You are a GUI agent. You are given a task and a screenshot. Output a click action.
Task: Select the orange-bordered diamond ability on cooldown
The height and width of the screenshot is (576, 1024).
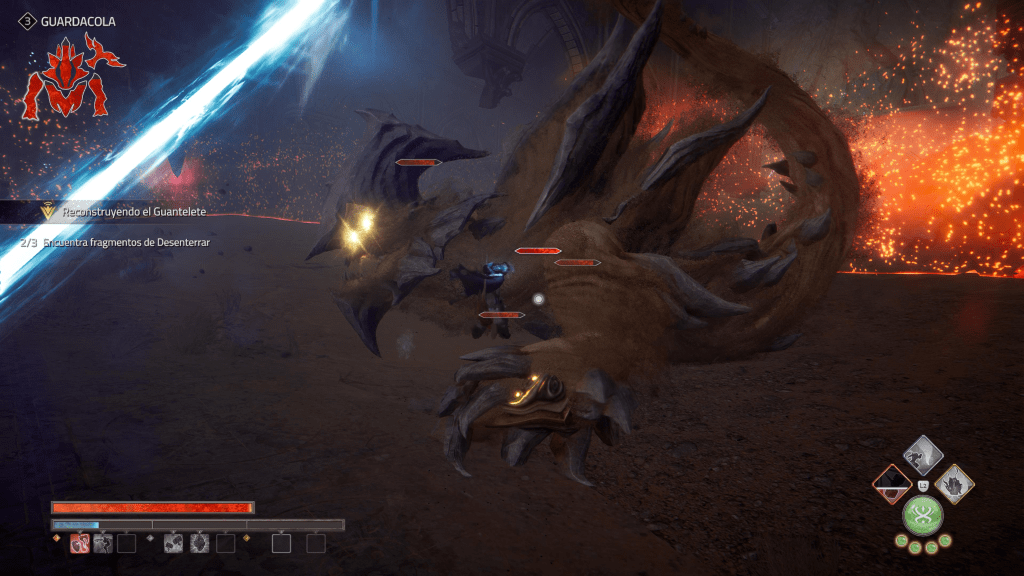[891, 485]
